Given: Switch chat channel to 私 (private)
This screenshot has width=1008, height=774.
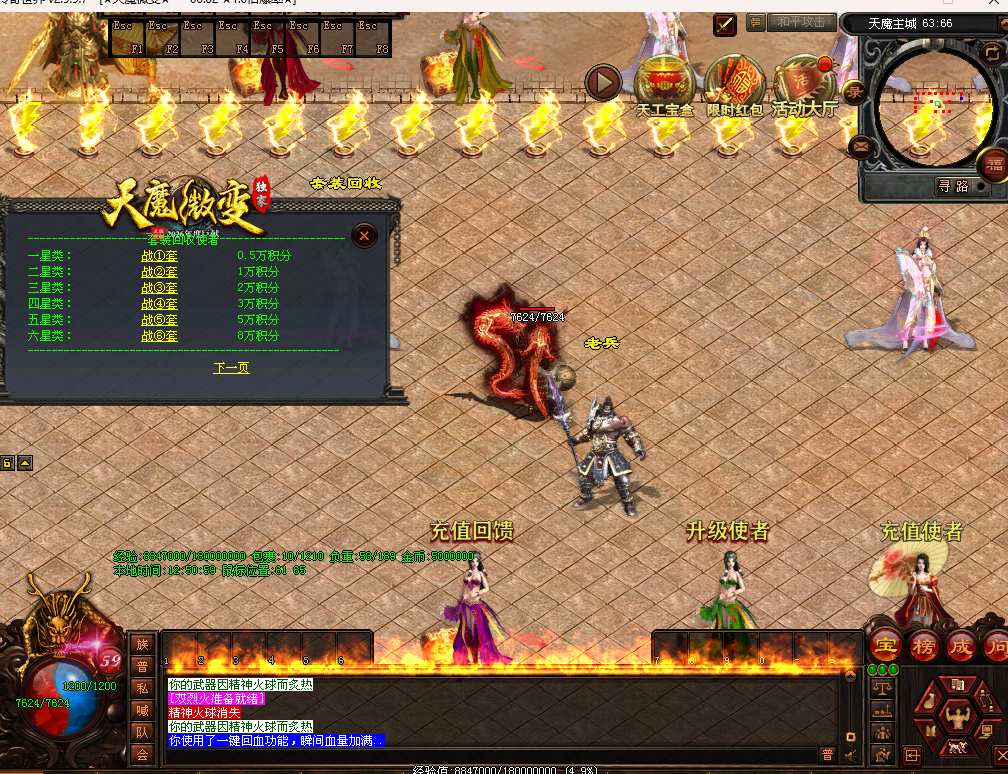Looking at the screenshot, I should click(x=142, y=687).
